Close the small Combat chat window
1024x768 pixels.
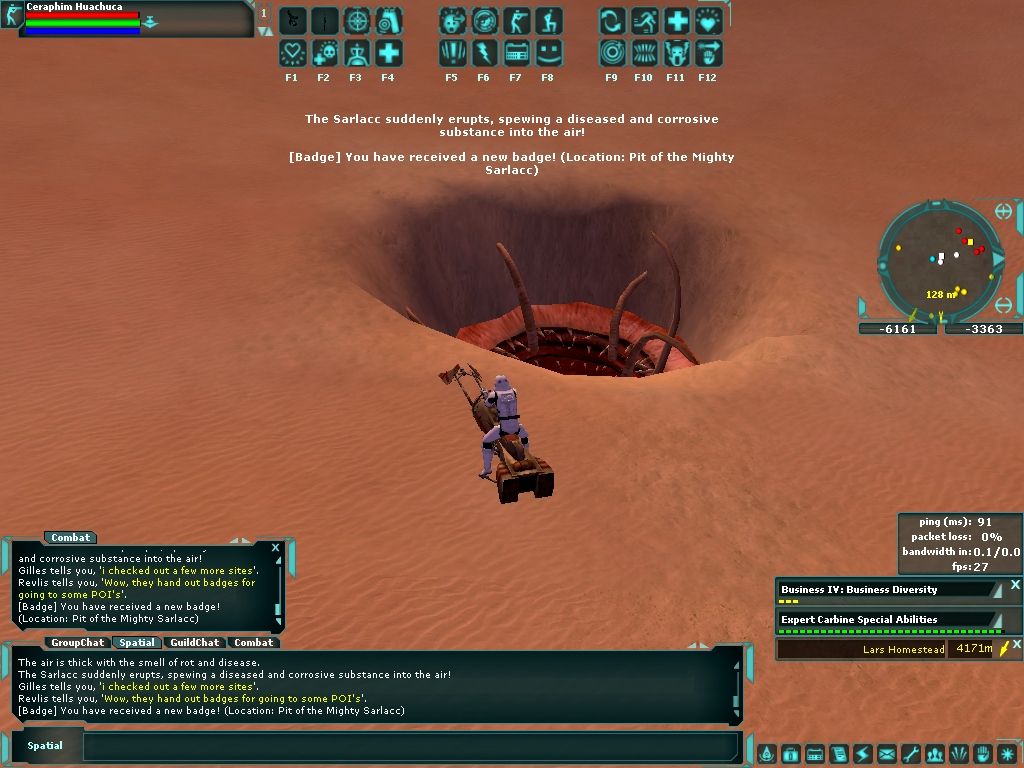tap(275, 548)
